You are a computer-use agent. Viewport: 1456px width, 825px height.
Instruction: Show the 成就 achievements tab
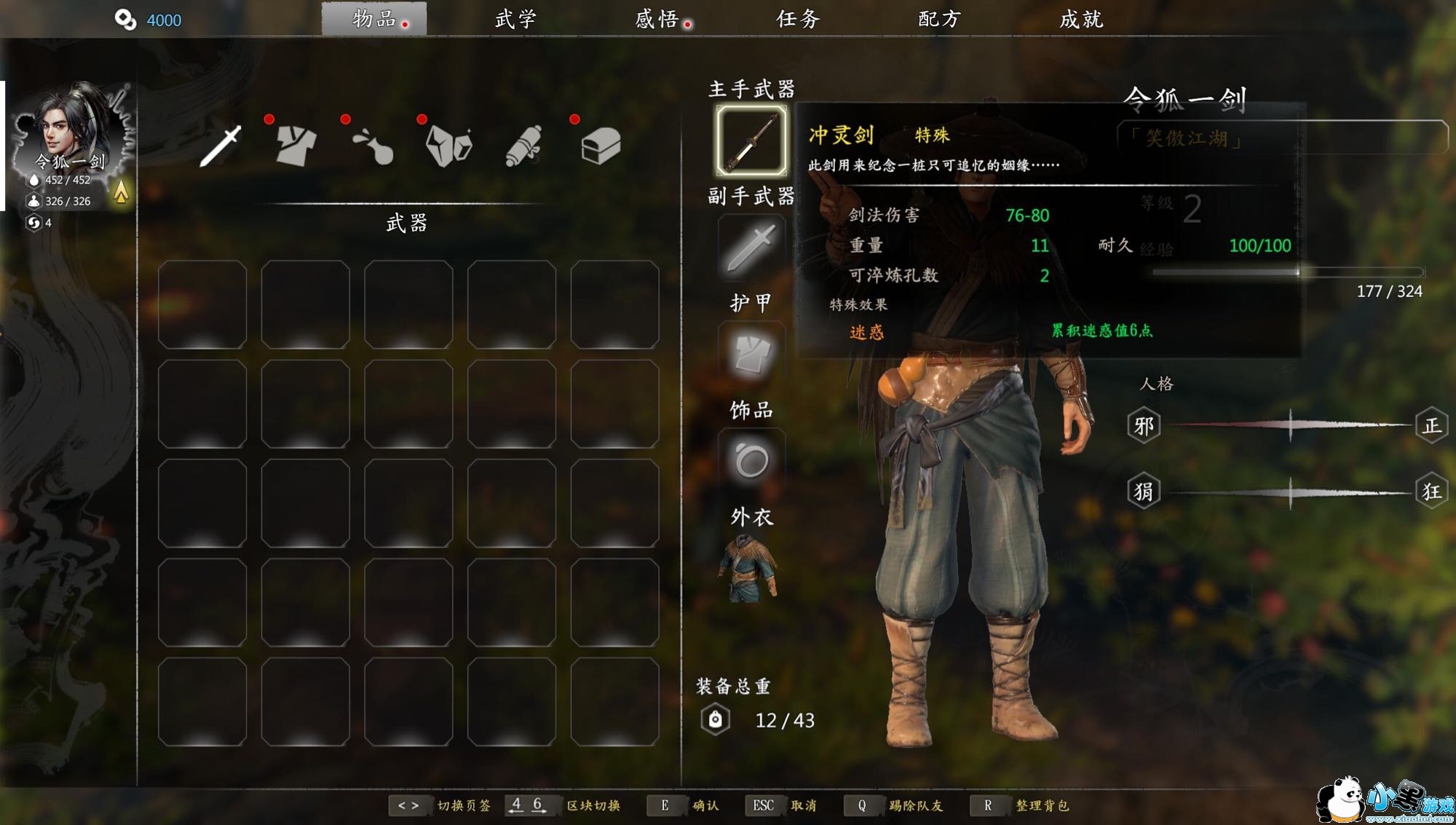(1081, 19)
